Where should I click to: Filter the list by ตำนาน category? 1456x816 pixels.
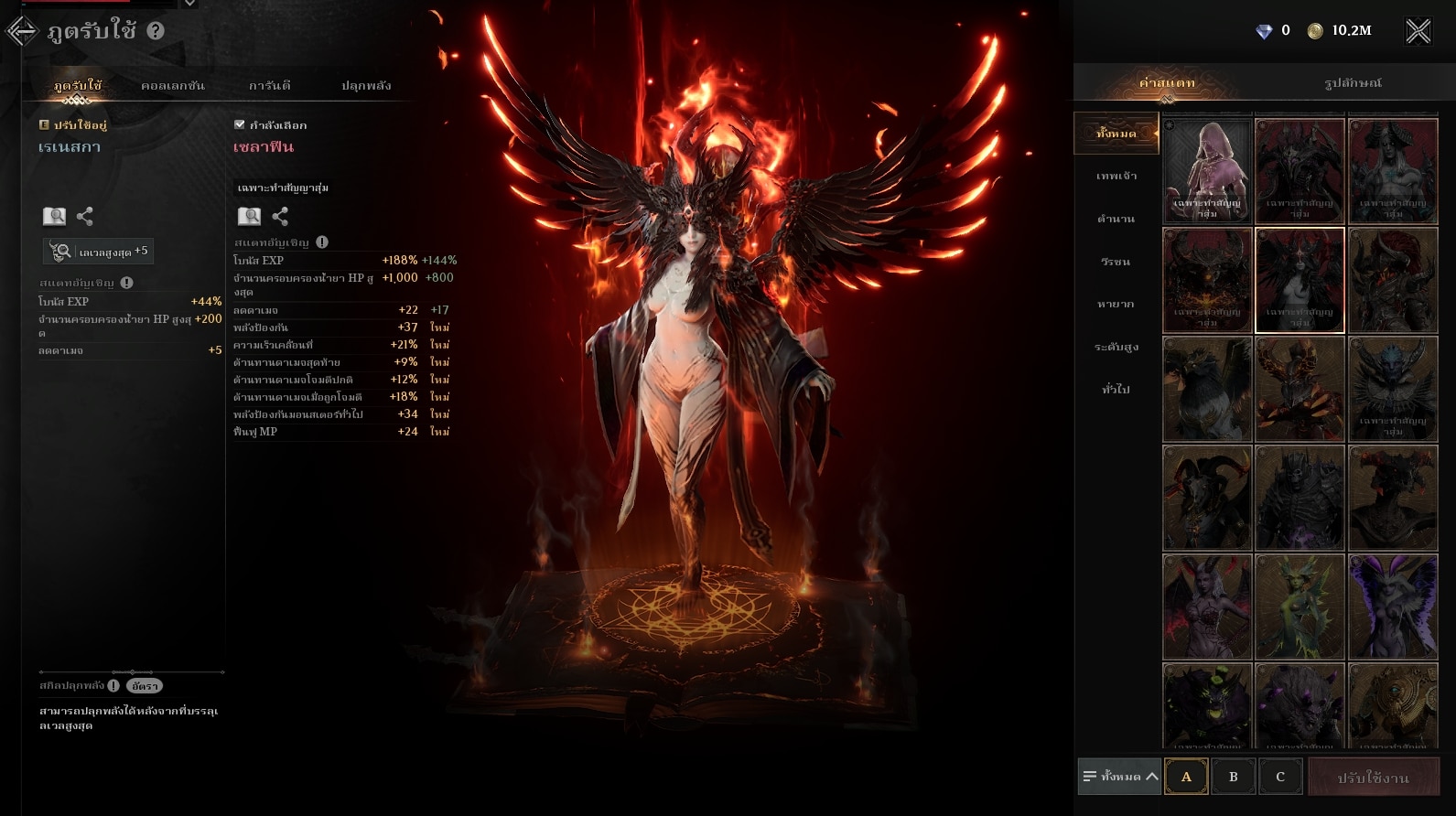pos(1116,219)
